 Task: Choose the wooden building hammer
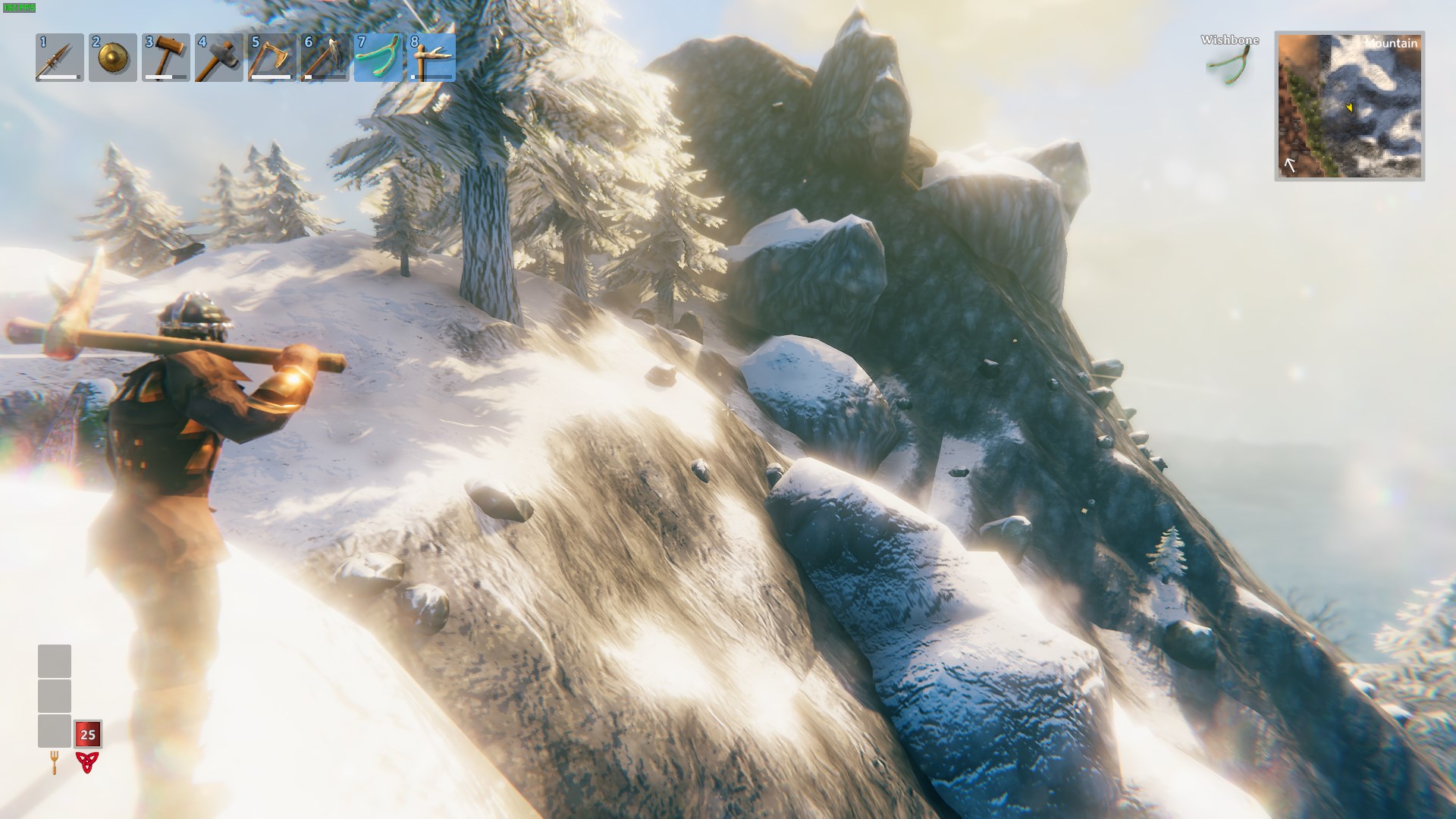coord(165,58)
